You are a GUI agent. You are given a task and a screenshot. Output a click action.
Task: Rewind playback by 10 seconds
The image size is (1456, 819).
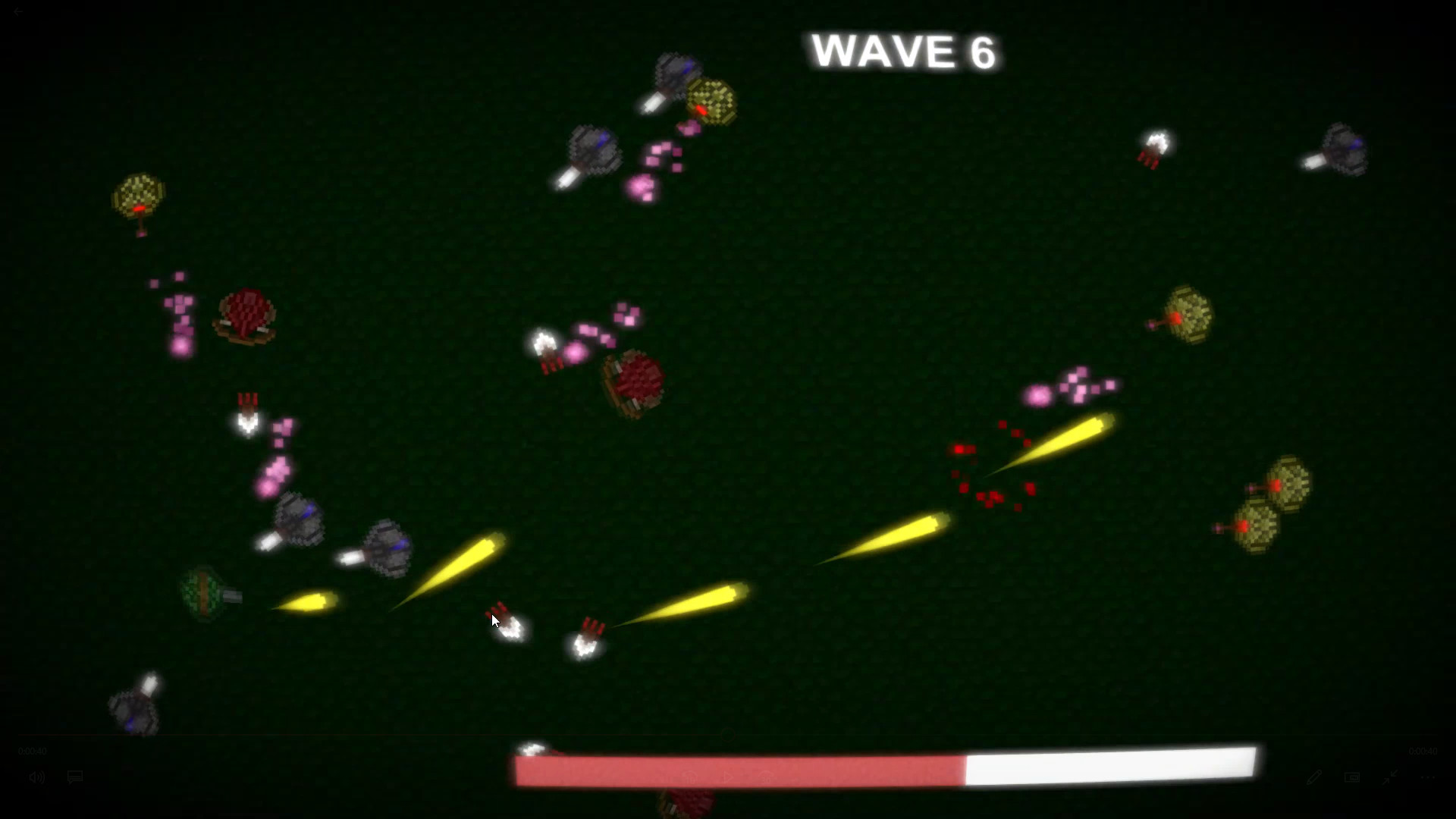click(689, 777)
